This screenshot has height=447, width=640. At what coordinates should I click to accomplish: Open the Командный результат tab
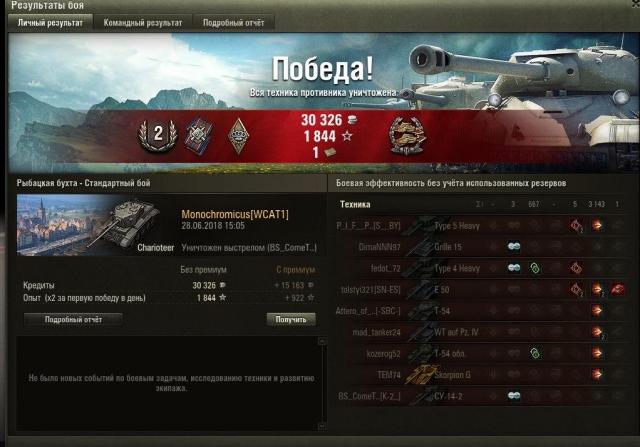(145, 22)
